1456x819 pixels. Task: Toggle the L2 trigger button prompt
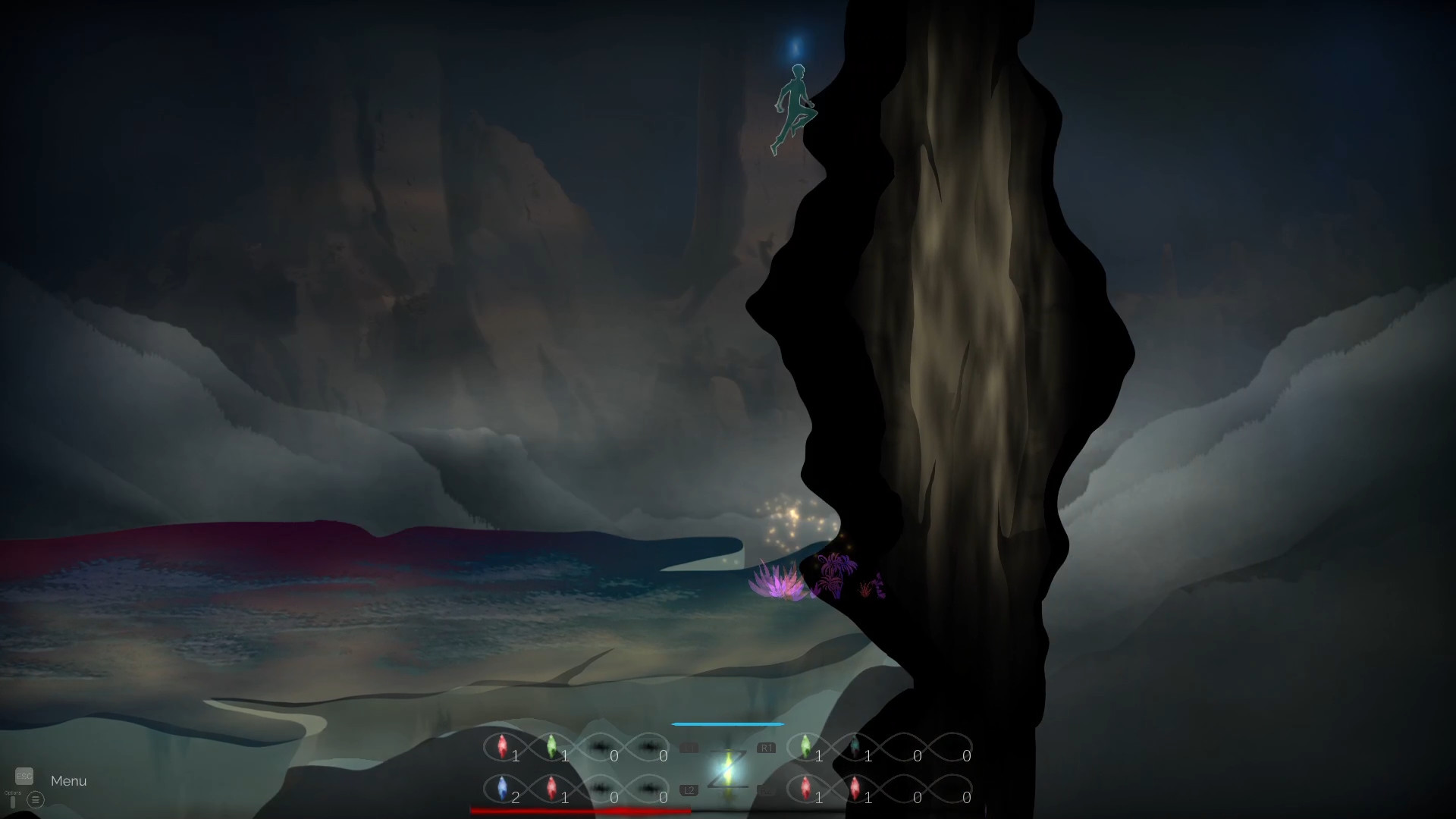click(689, 789)
